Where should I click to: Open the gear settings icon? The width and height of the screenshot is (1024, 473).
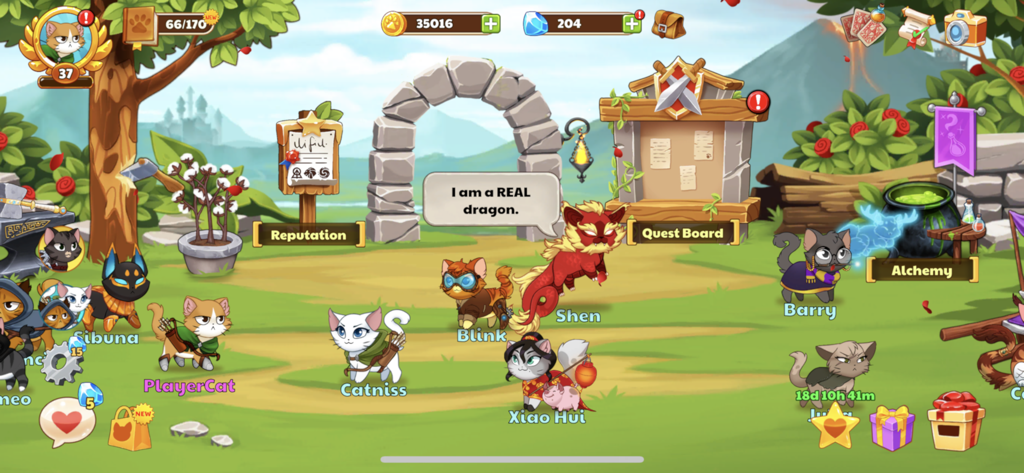tap(62, 365)
